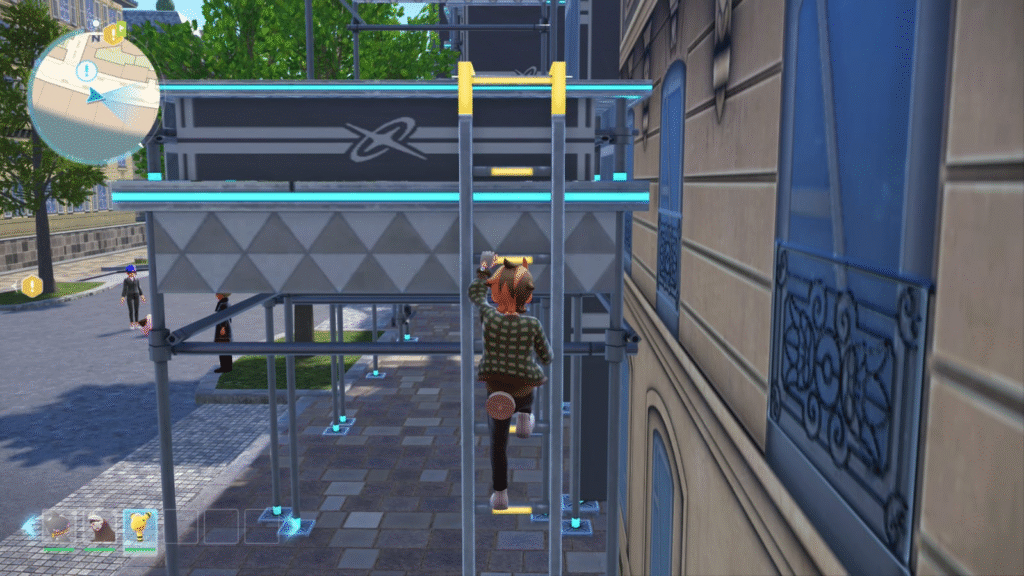Click the yellow exclamation quest marker beside the street
This screenshot has width=1024, height=576.
click(x=32, y=286)
